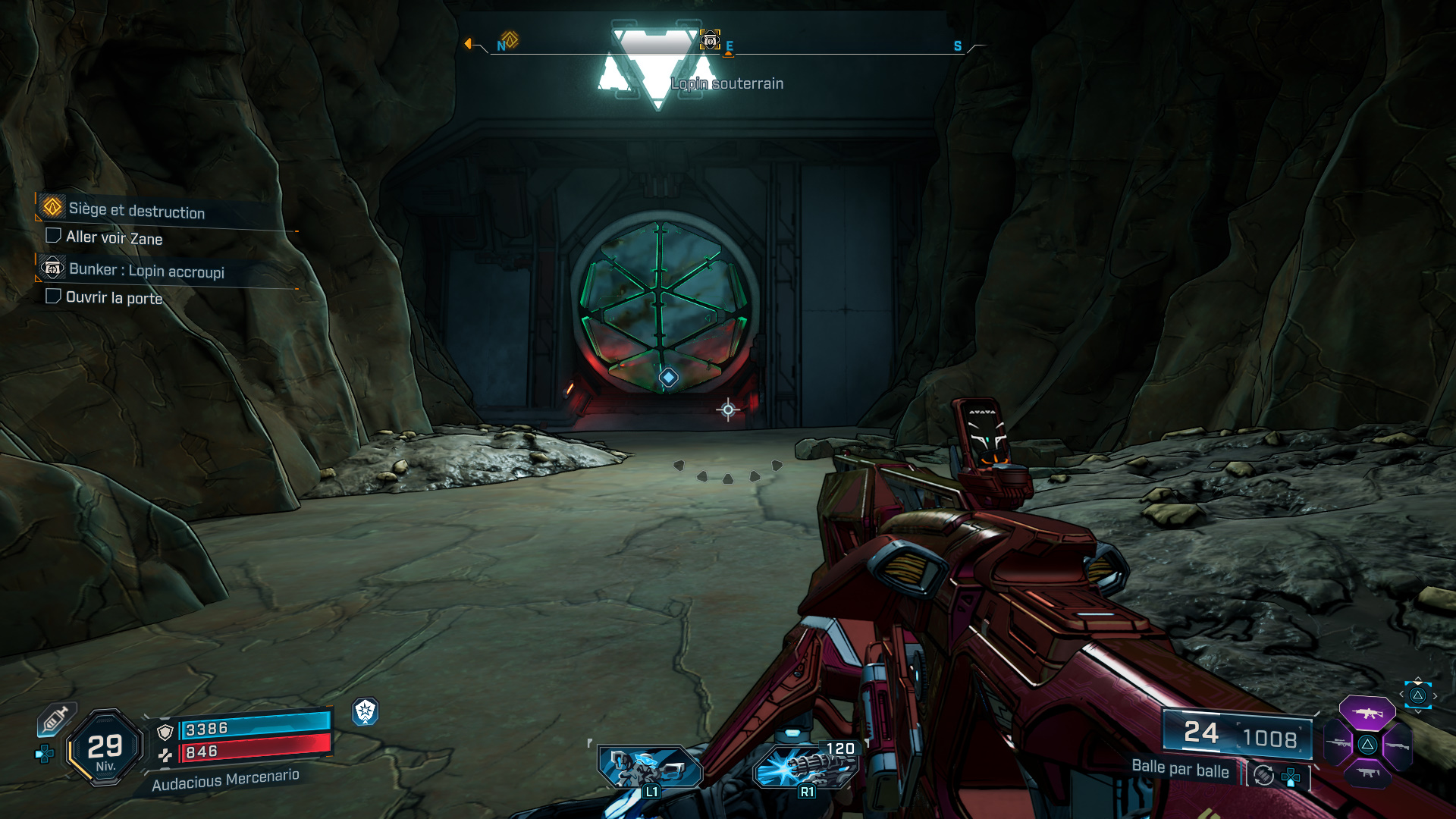This screenshot has height=819, width=1456.
Task: Tick the Aller voir Zane objective
Action: point(53,236)
